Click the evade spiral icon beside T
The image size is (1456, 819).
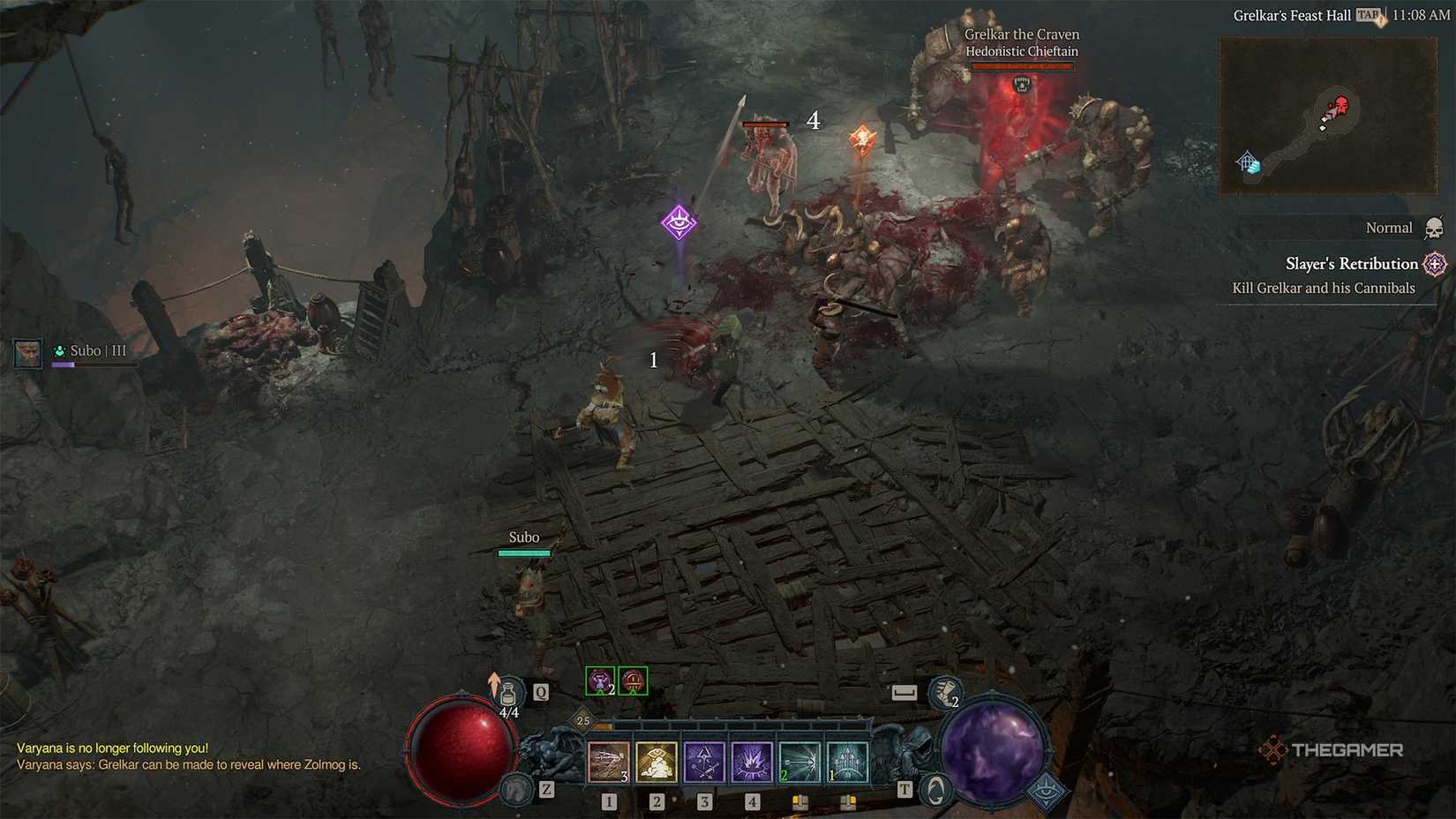[935, 789]
